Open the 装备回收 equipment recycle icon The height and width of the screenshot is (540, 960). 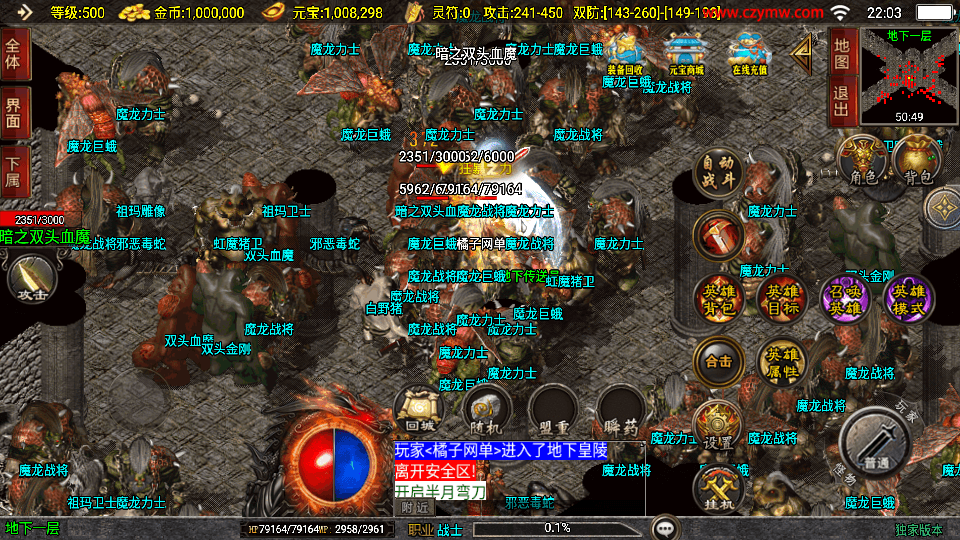tap(626, 54)
